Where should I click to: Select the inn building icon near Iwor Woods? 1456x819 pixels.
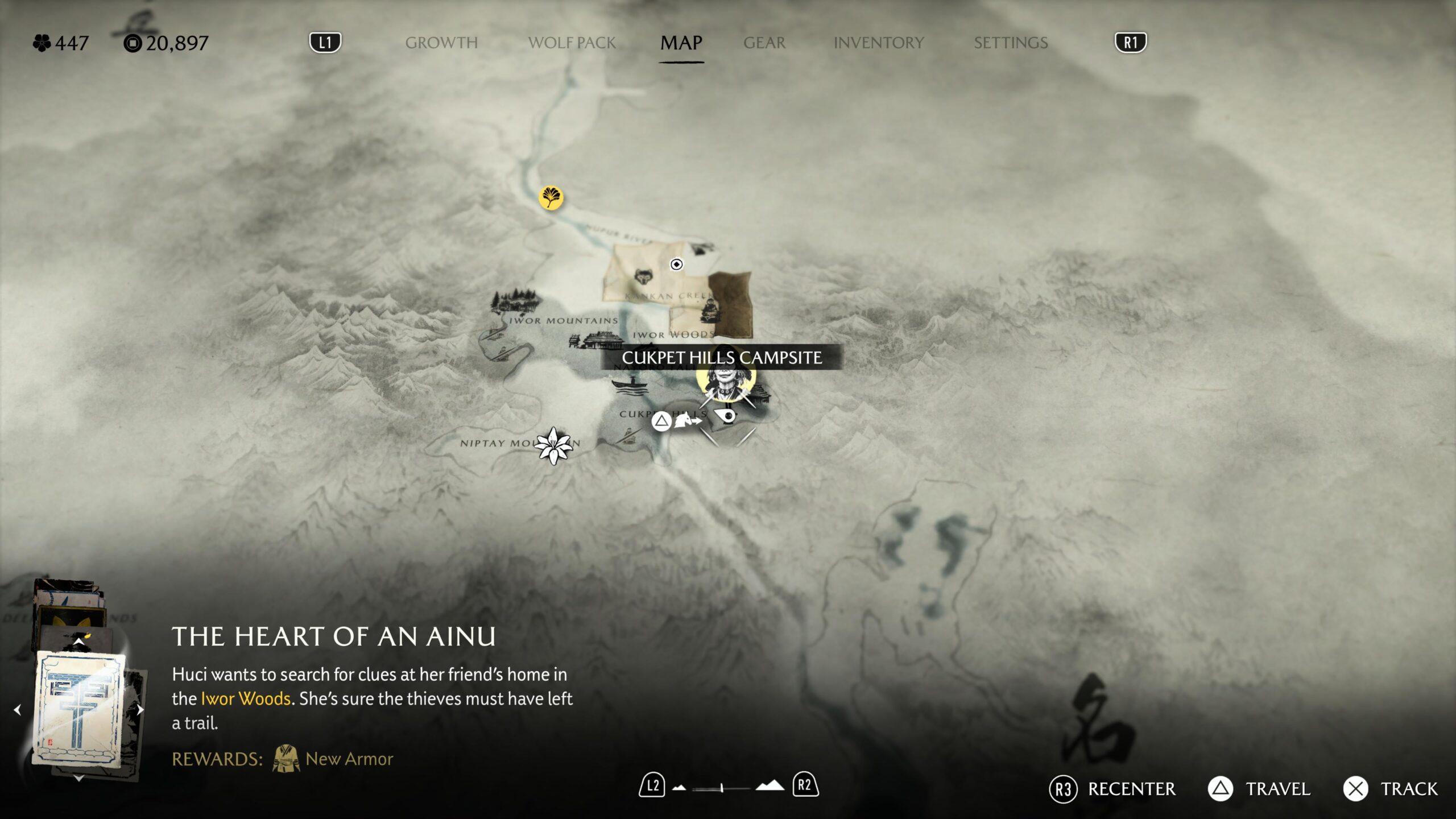click(596, 341)
